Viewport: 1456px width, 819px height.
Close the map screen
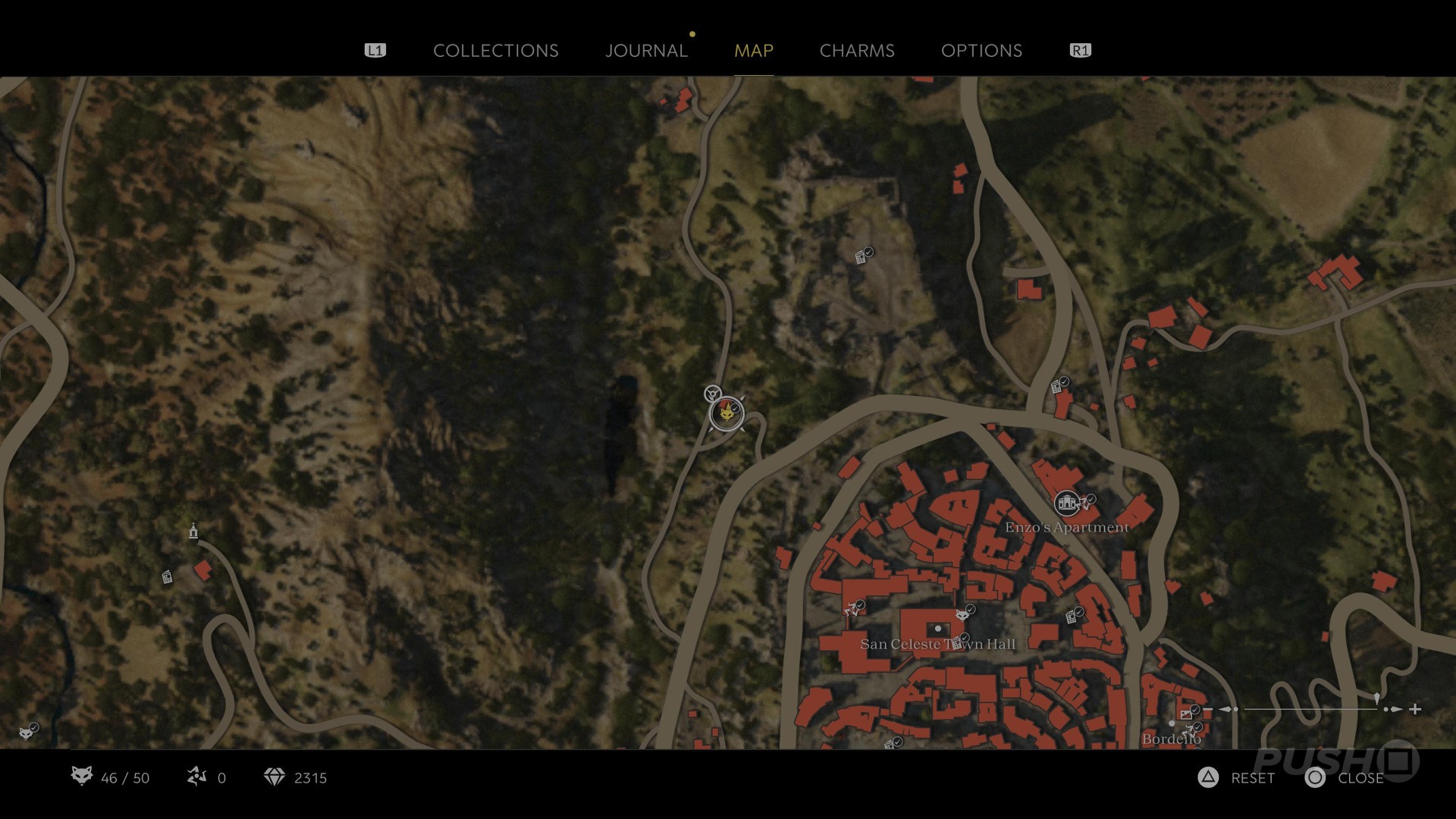[1316, 778]
